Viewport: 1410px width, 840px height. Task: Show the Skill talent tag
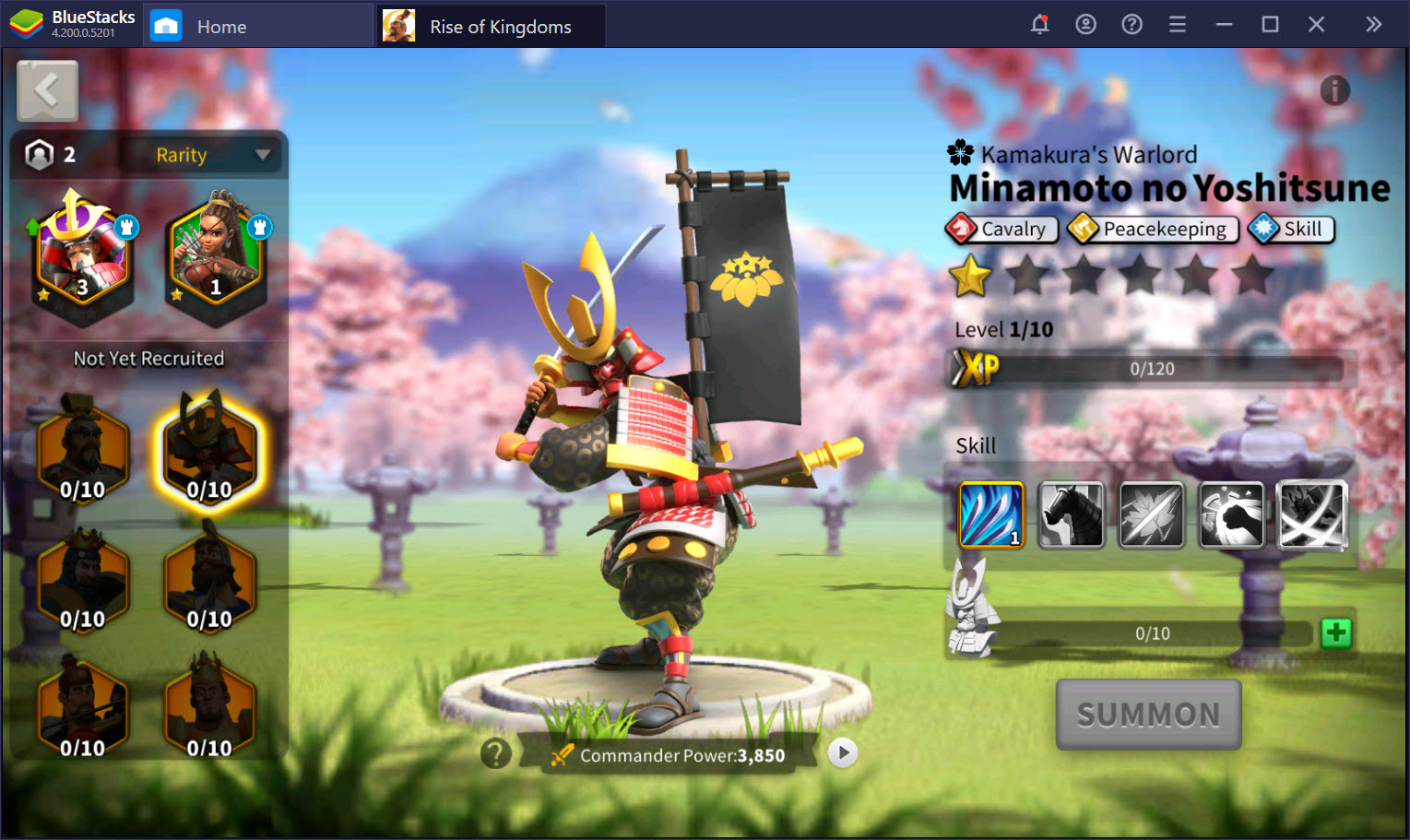(1291, 229)
